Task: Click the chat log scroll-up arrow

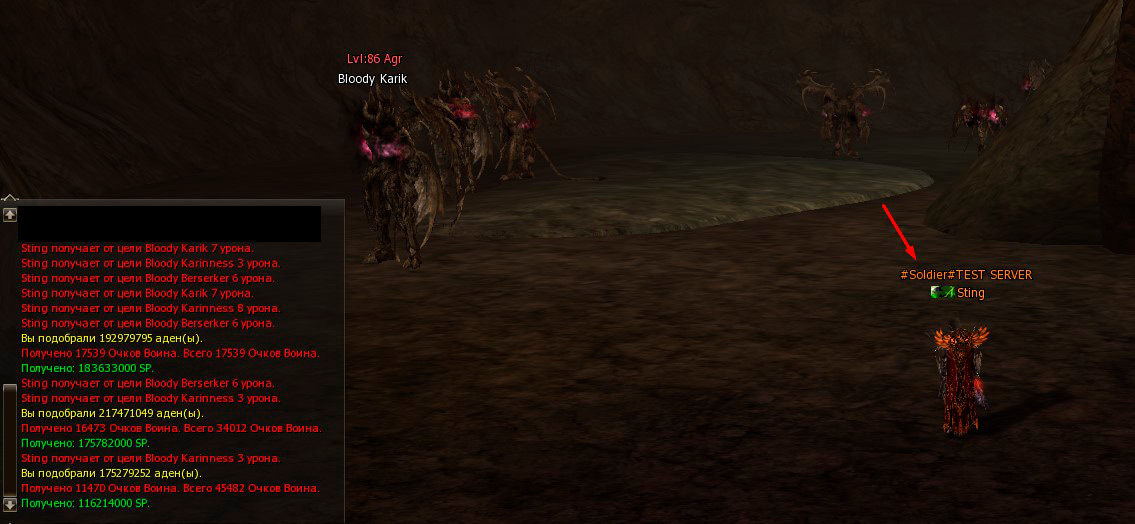Action: tap(10, 214)
